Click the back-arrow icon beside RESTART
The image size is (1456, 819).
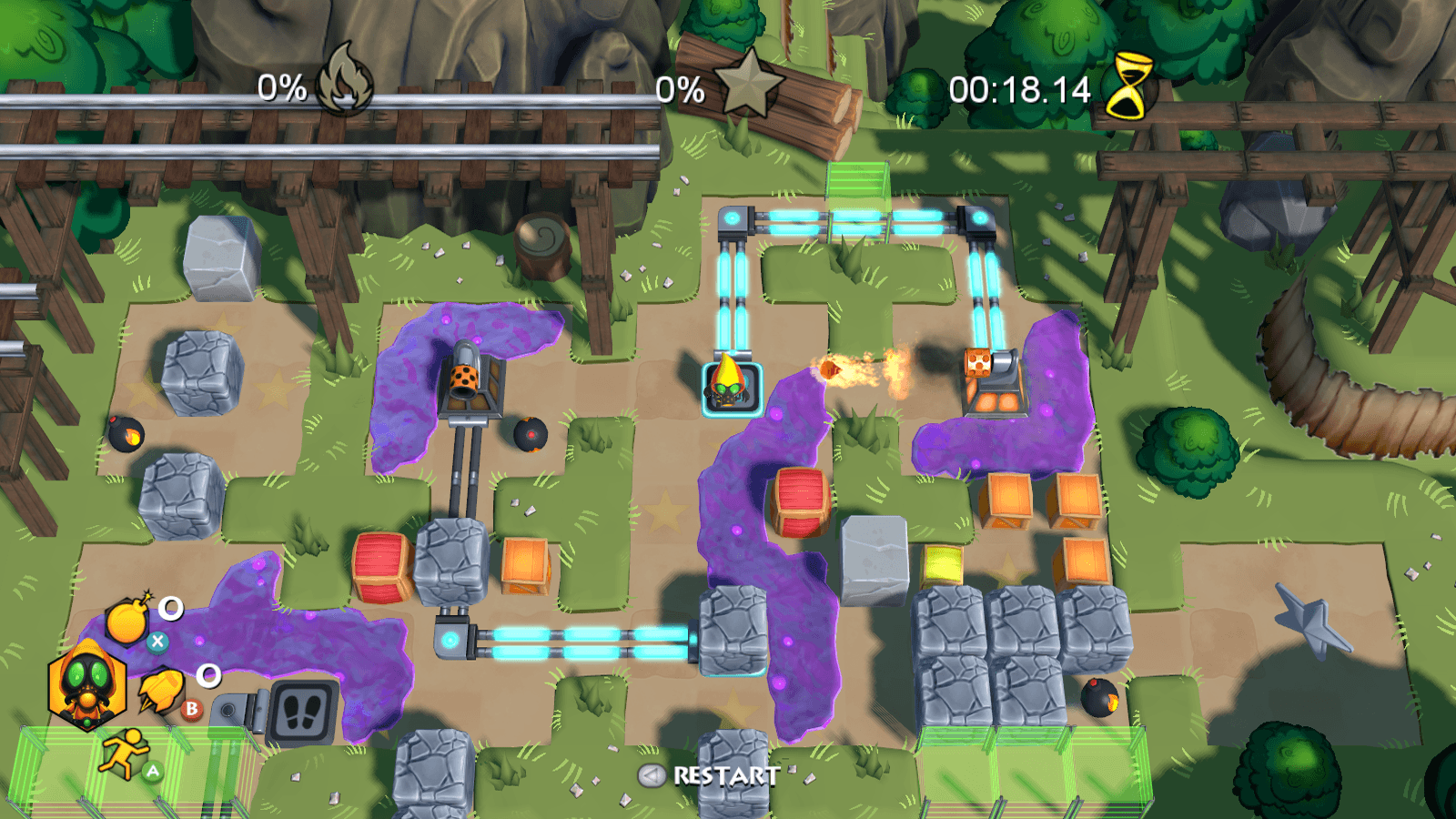(652, 775)
